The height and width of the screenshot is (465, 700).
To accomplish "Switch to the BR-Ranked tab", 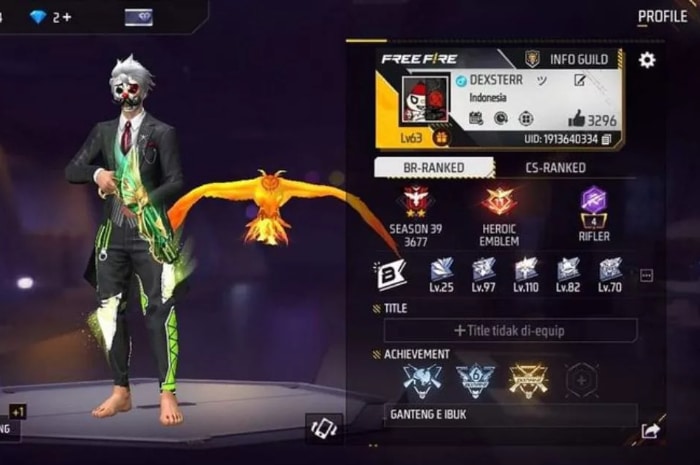I will (x=433, y=168).
